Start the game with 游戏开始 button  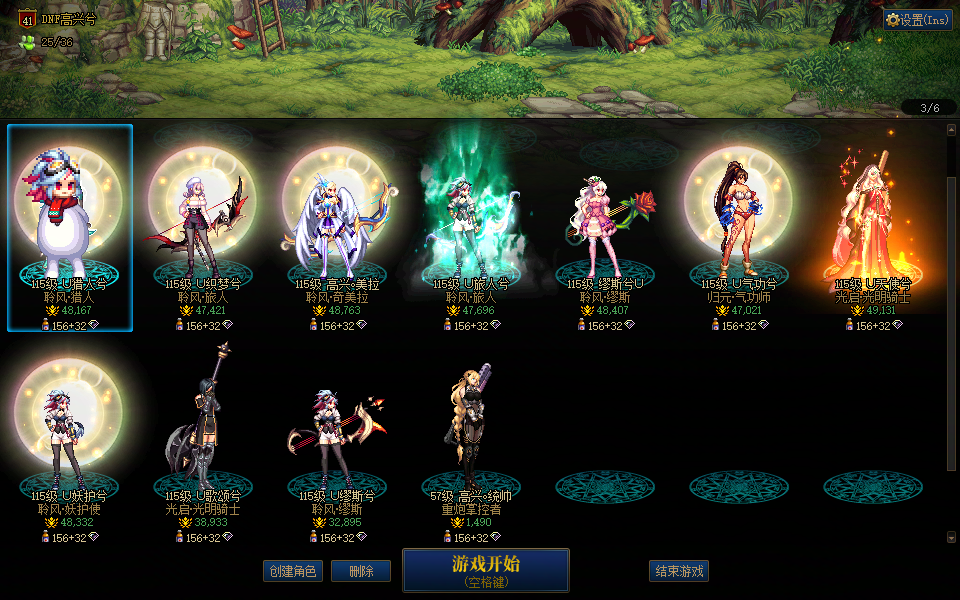click(x=486, y=569)
